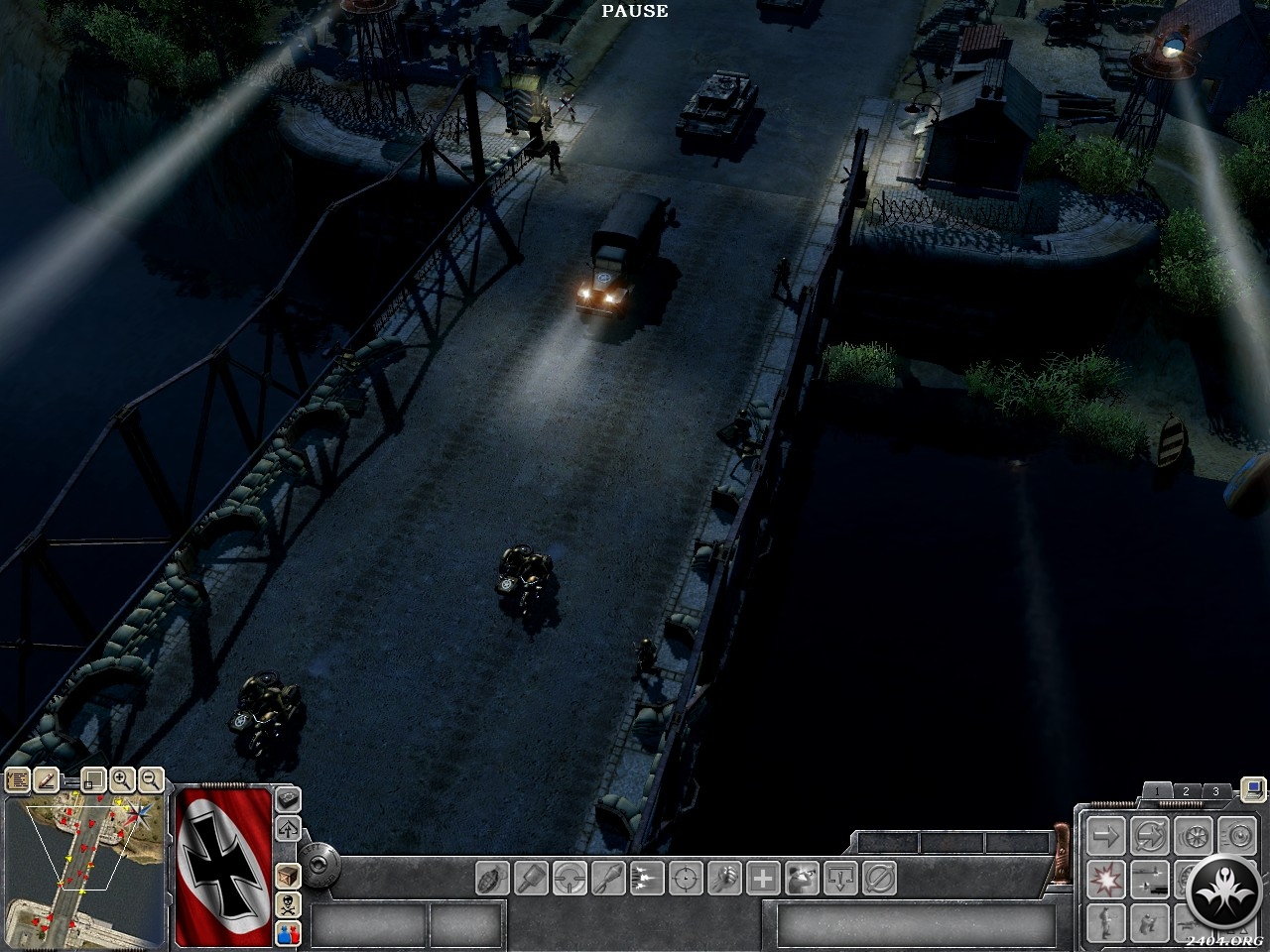1270x952 pixels.
Task: Choose the anti-tank stick grenade icon
Action: (532, 878)
